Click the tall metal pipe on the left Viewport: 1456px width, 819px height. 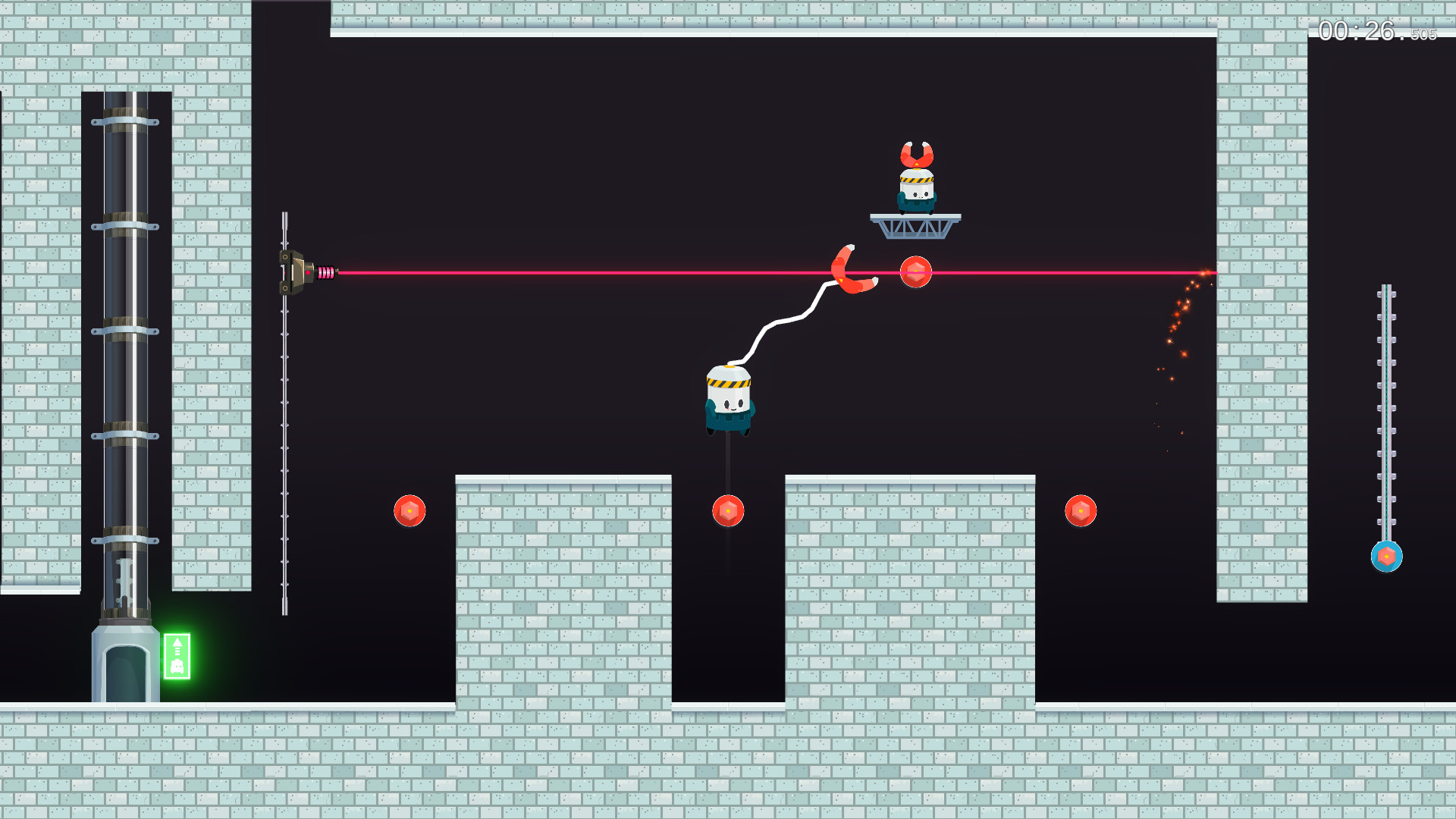tap(126, 341)
